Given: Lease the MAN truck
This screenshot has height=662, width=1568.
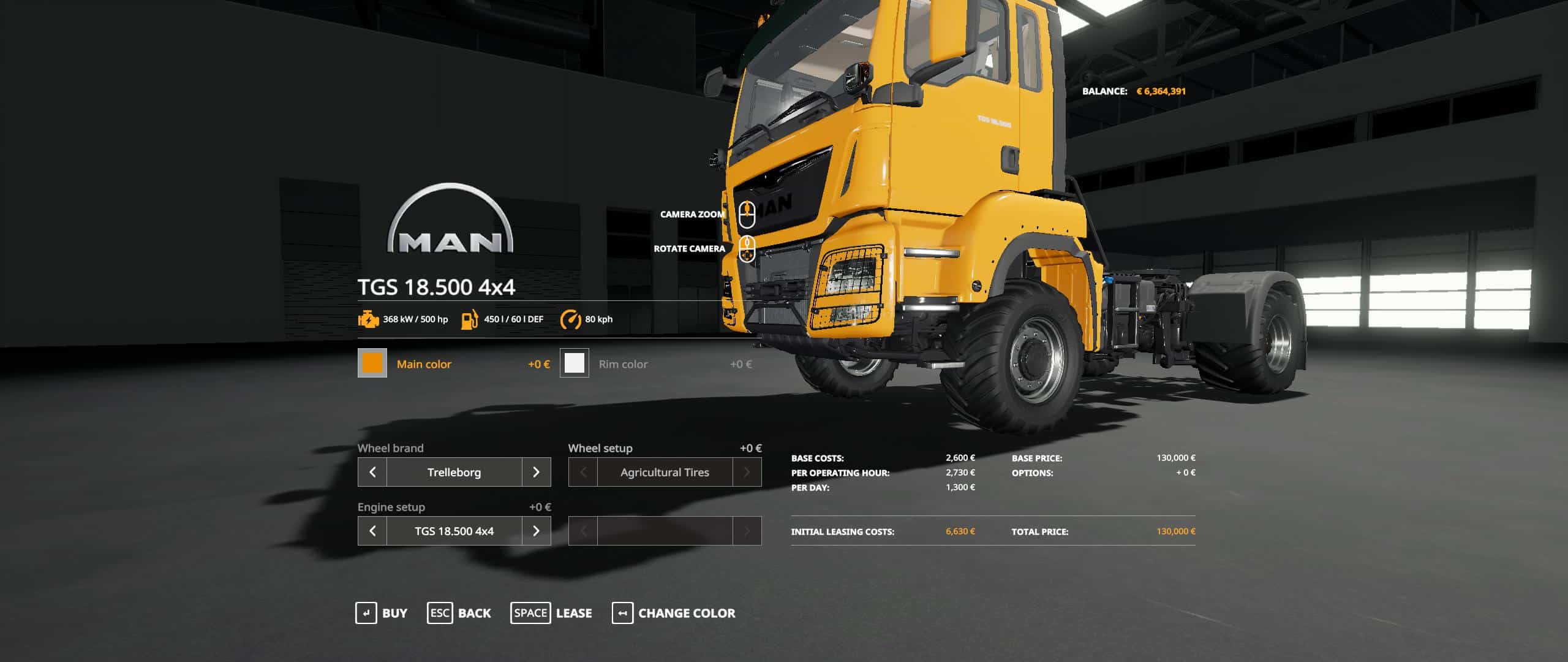Looking at the screenshot, I should [x=551, y=613].
